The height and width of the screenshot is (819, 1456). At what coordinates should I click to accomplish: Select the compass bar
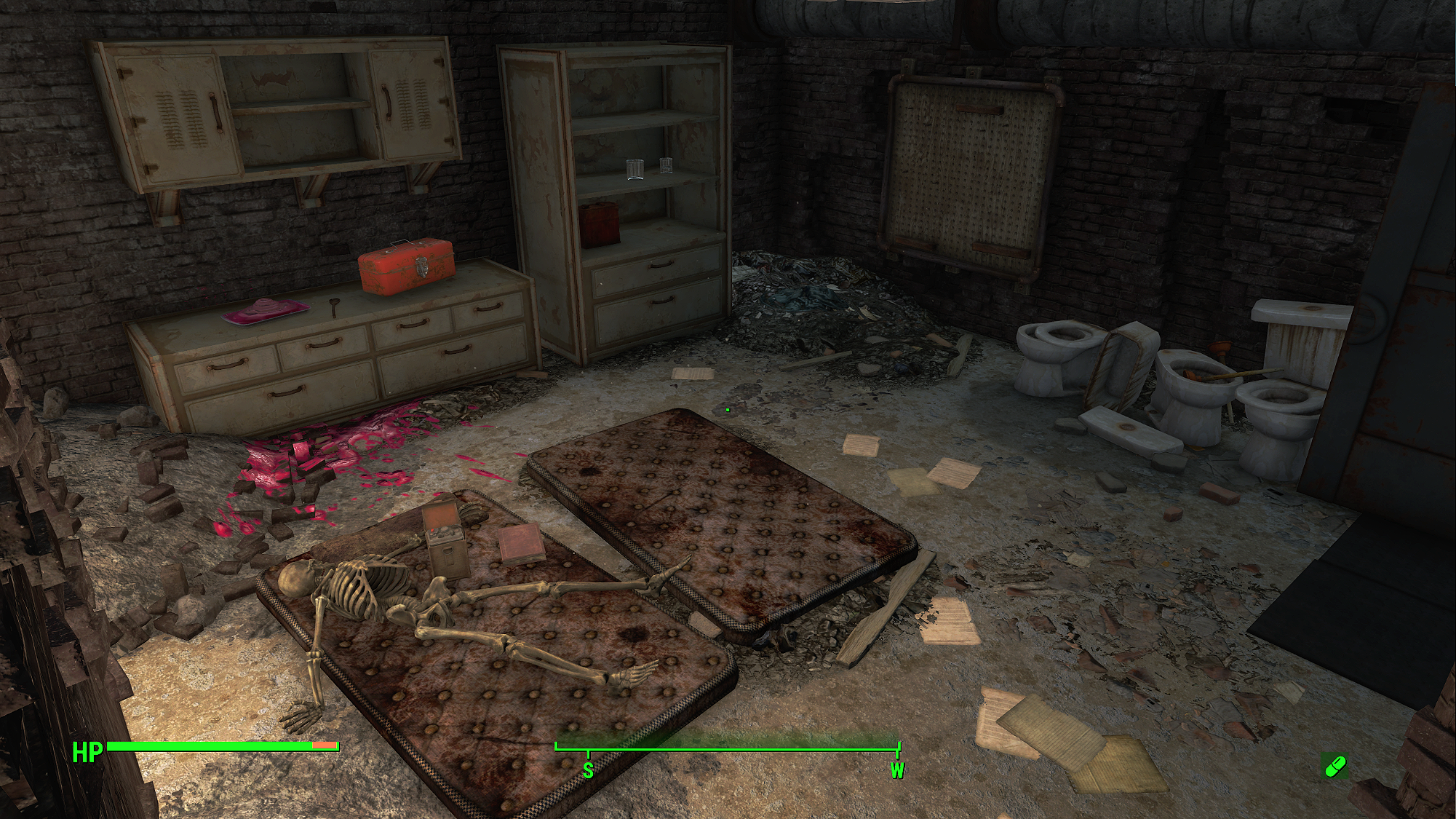728,747
